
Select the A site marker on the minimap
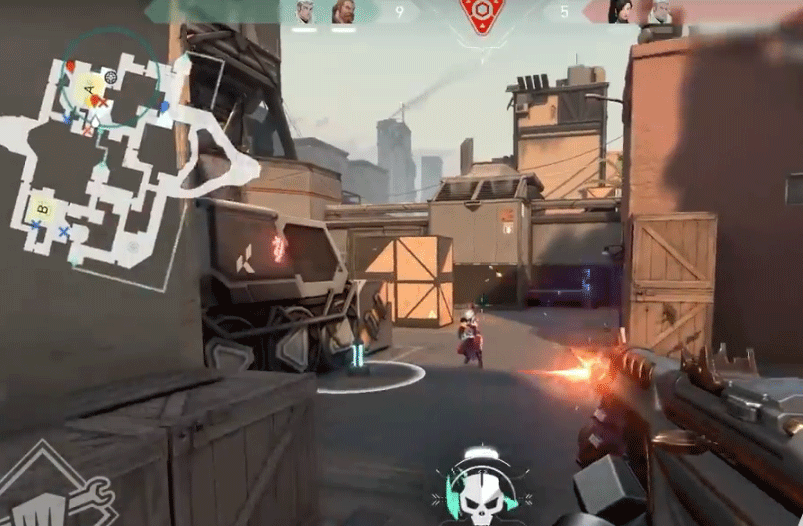[91, 90]
